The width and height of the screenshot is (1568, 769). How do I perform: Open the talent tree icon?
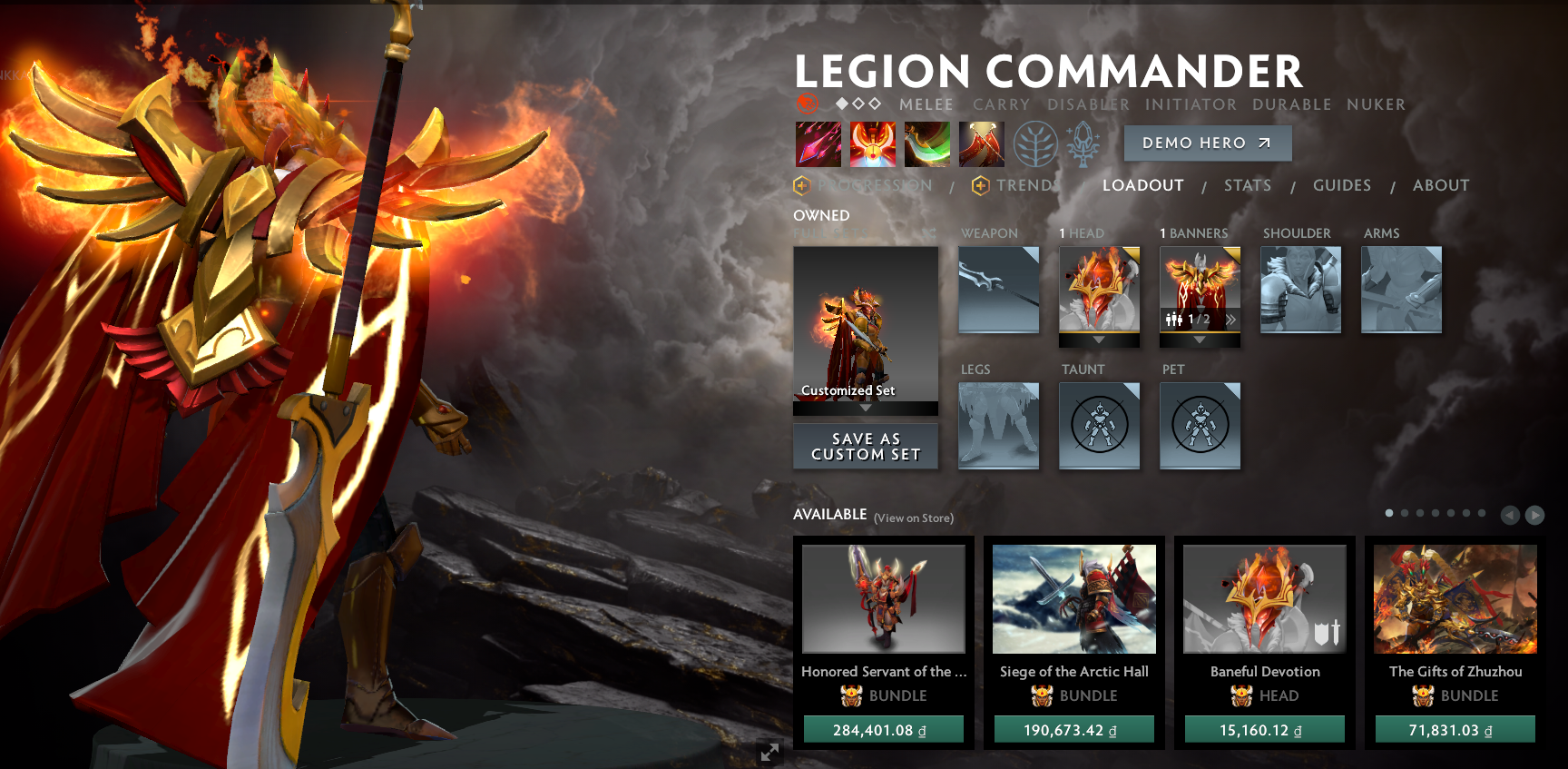[x=1034, y=145]
